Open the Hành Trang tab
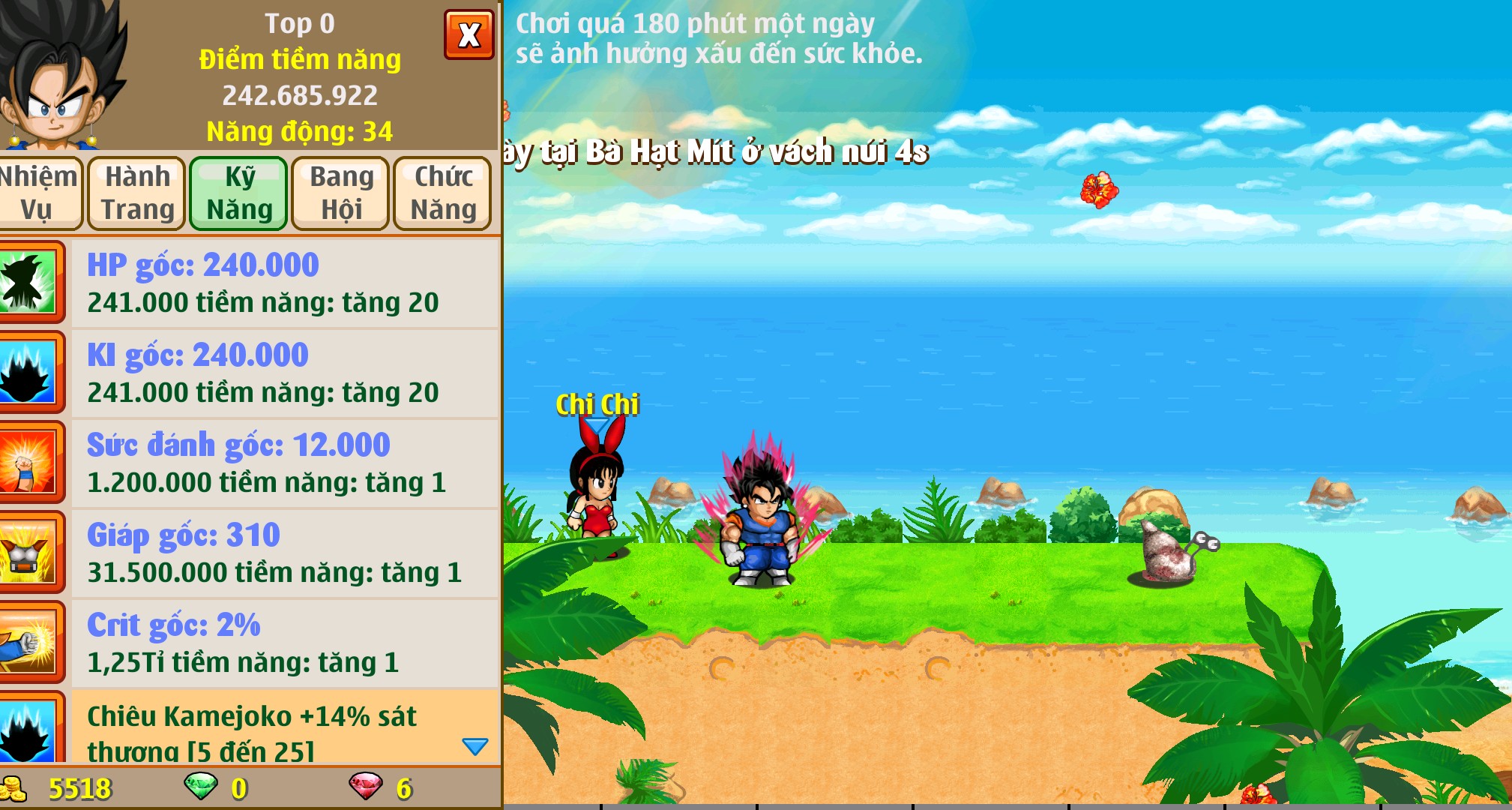 pyautogui.click(x=137, y=193)
